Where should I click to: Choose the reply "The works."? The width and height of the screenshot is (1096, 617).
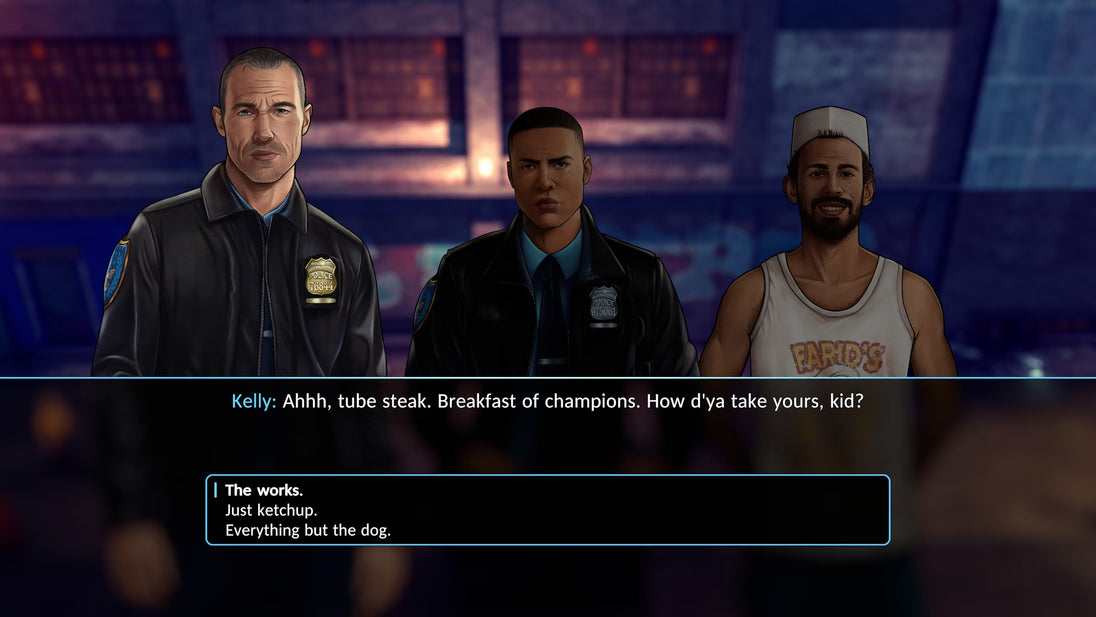coord(264,490)
